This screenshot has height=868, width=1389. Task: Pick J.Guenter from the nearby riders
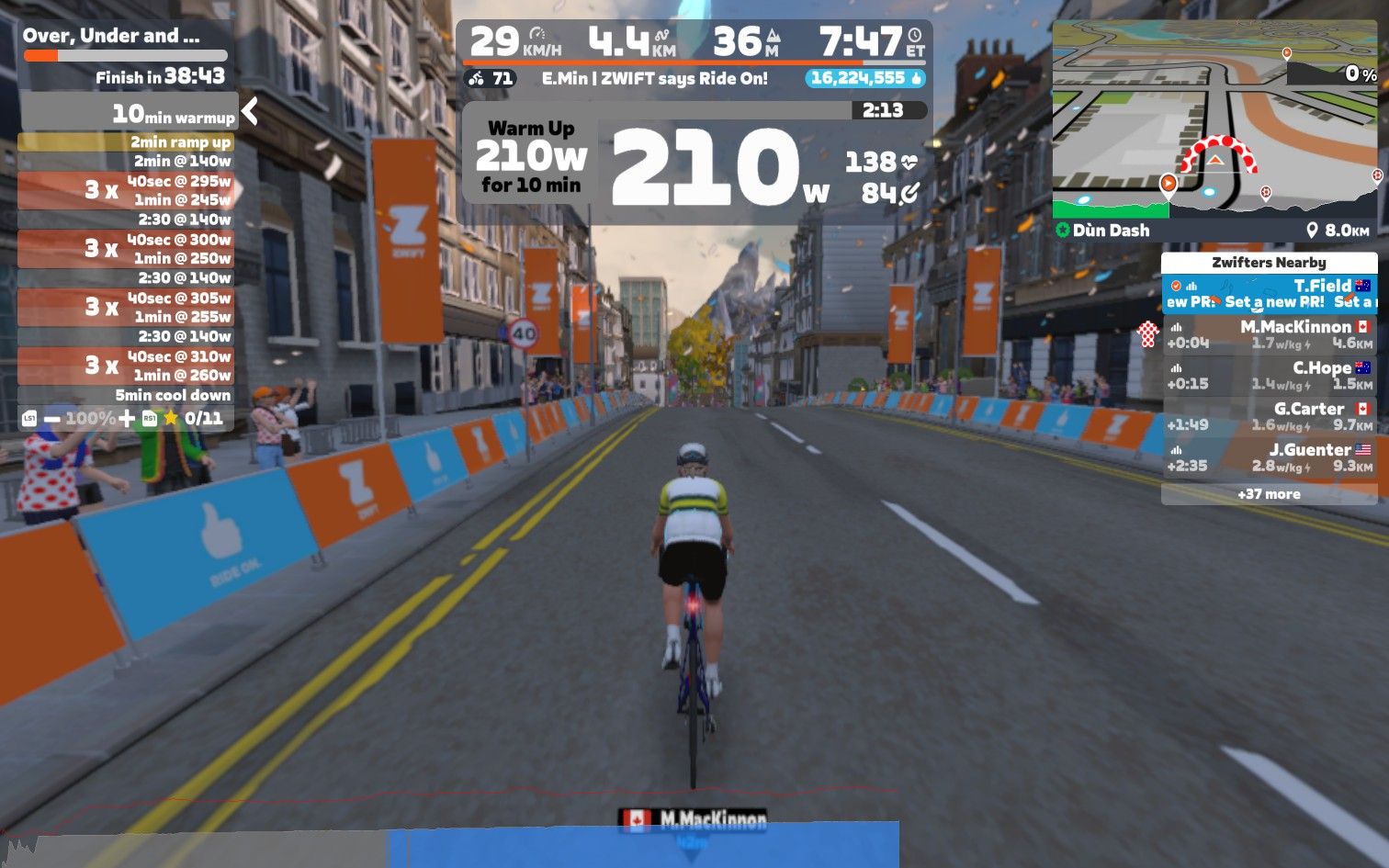[1269, 457]
